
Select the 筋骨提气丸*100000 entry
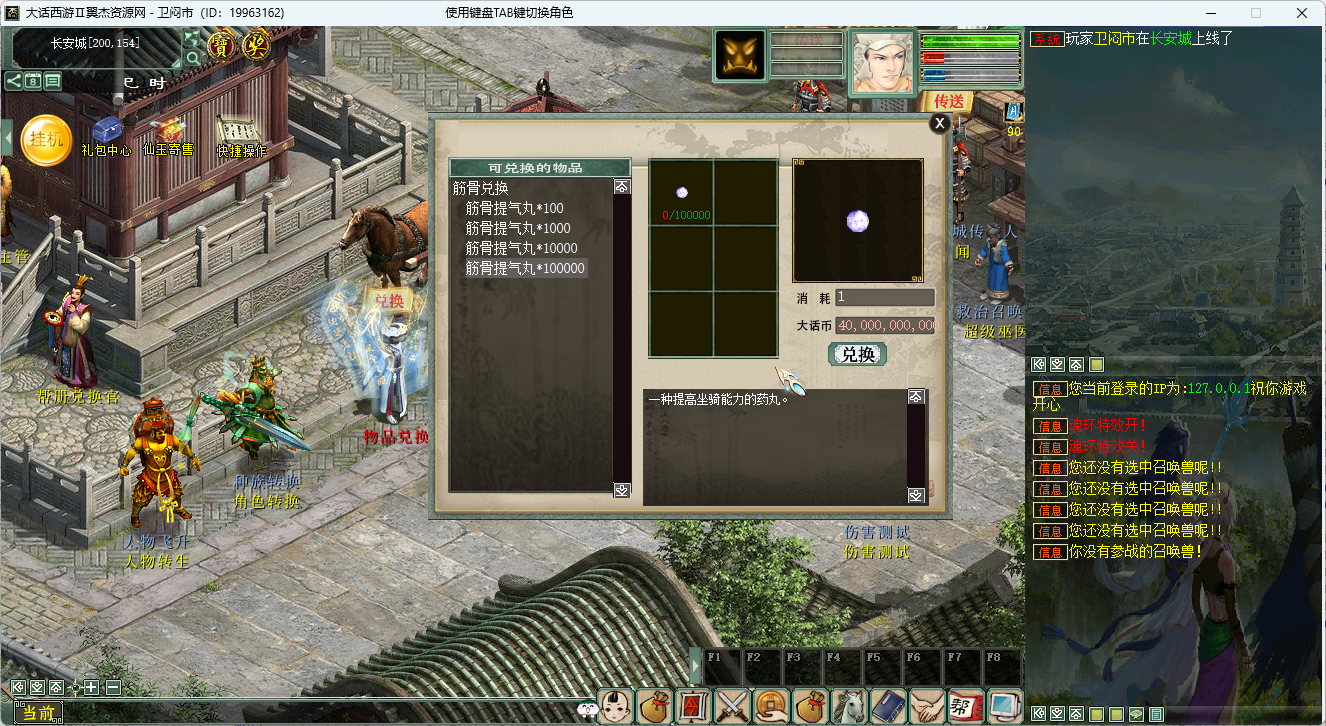click(x=525, y=268)
